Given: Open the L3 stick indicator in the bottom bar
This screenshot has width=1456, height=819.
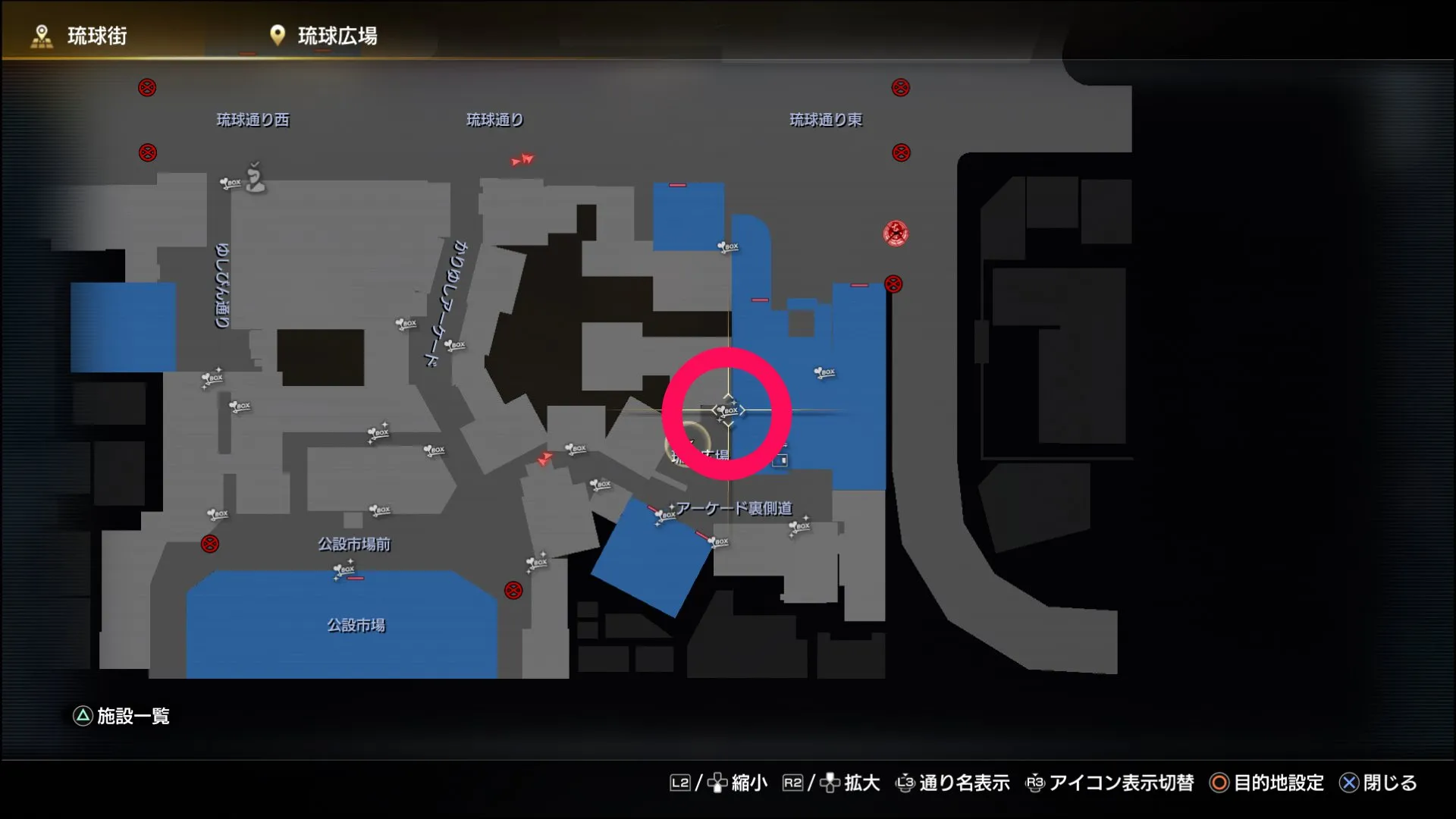Looking at the screenshot, I should pyautogui.click(x=907, y=783).
